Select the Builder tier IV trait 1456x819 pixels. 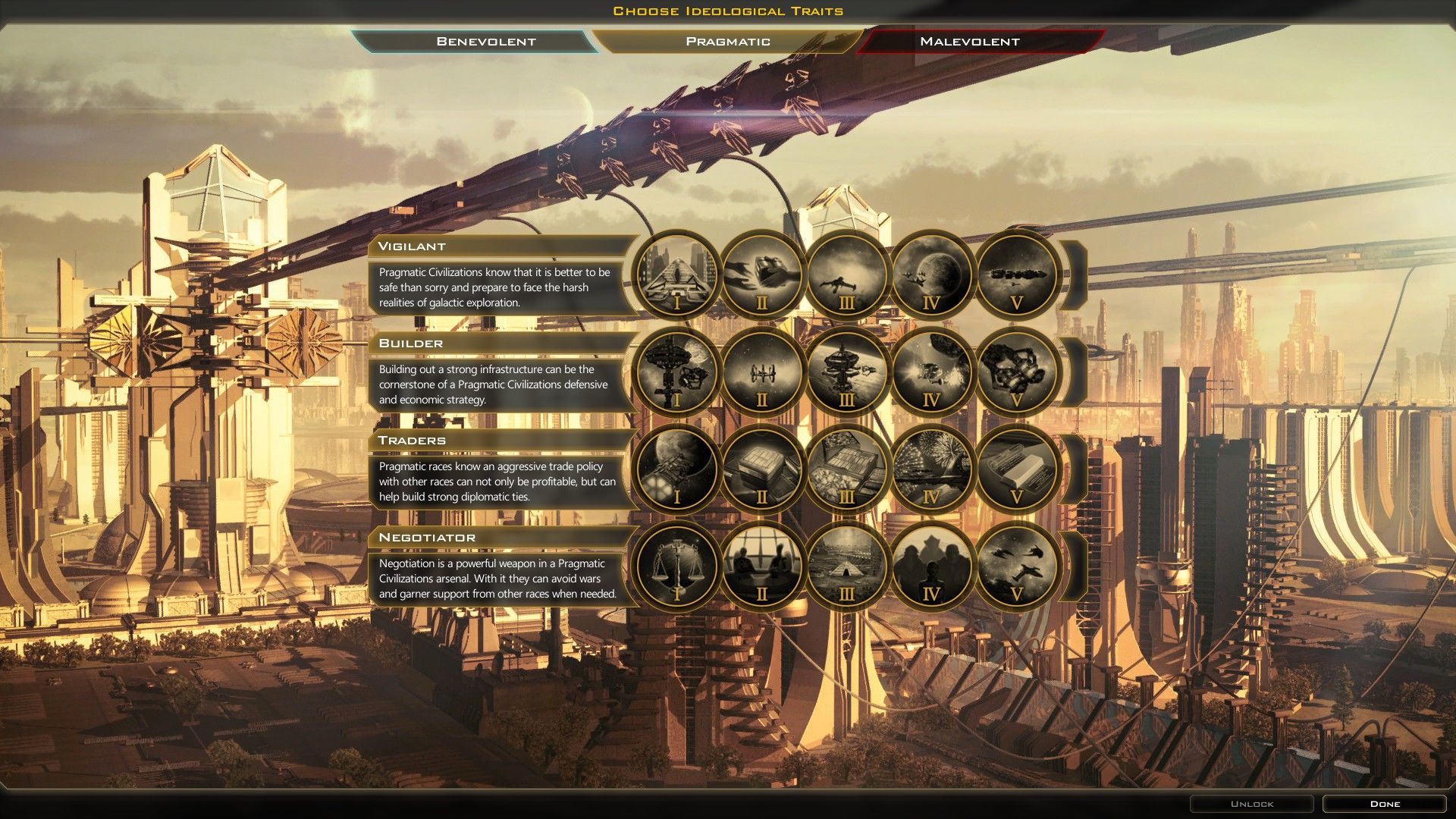coord(931,372)
